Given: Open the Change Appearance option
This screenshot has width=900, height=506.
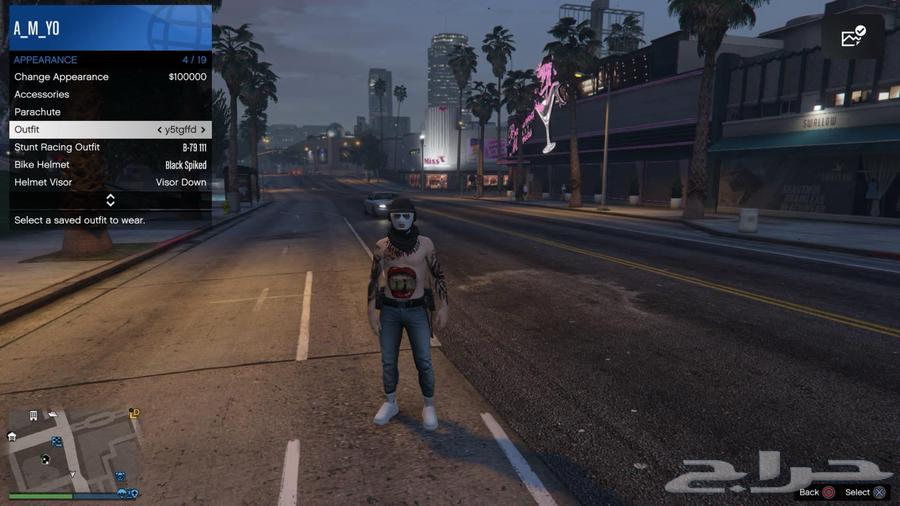Looking at the screenshot, I should tap(110, 77).
